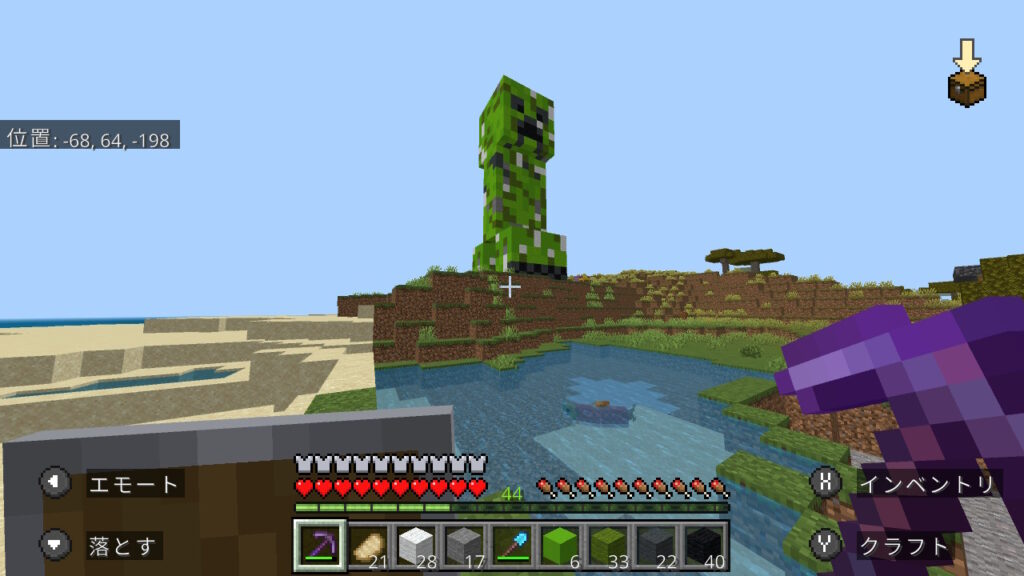This screenshot has height=576, width=1024.
Task: Select the lime green block stack of 6
Action: (559, 546)
